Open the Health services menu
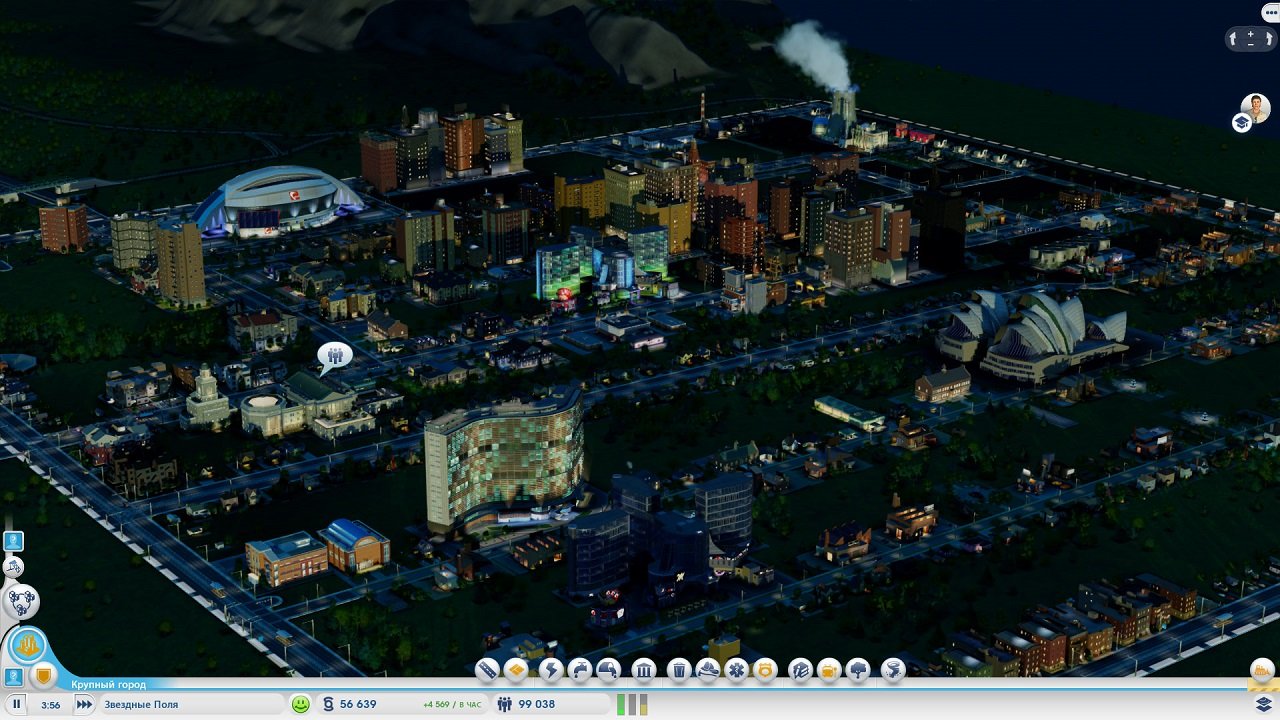This screenshot has width=1280, height=720. click(x=736, y=672)
